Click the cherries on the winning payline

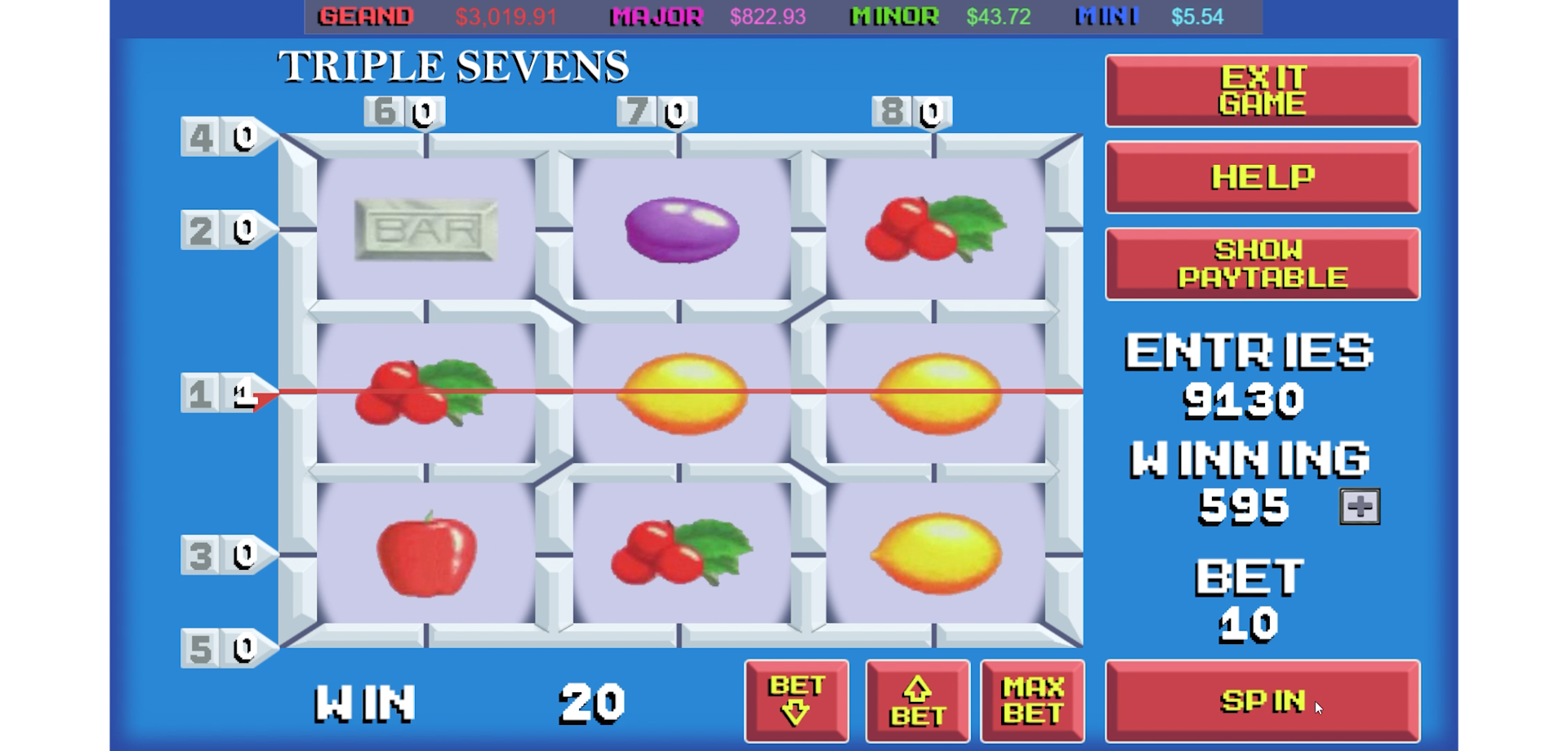(x=425, y=394)
